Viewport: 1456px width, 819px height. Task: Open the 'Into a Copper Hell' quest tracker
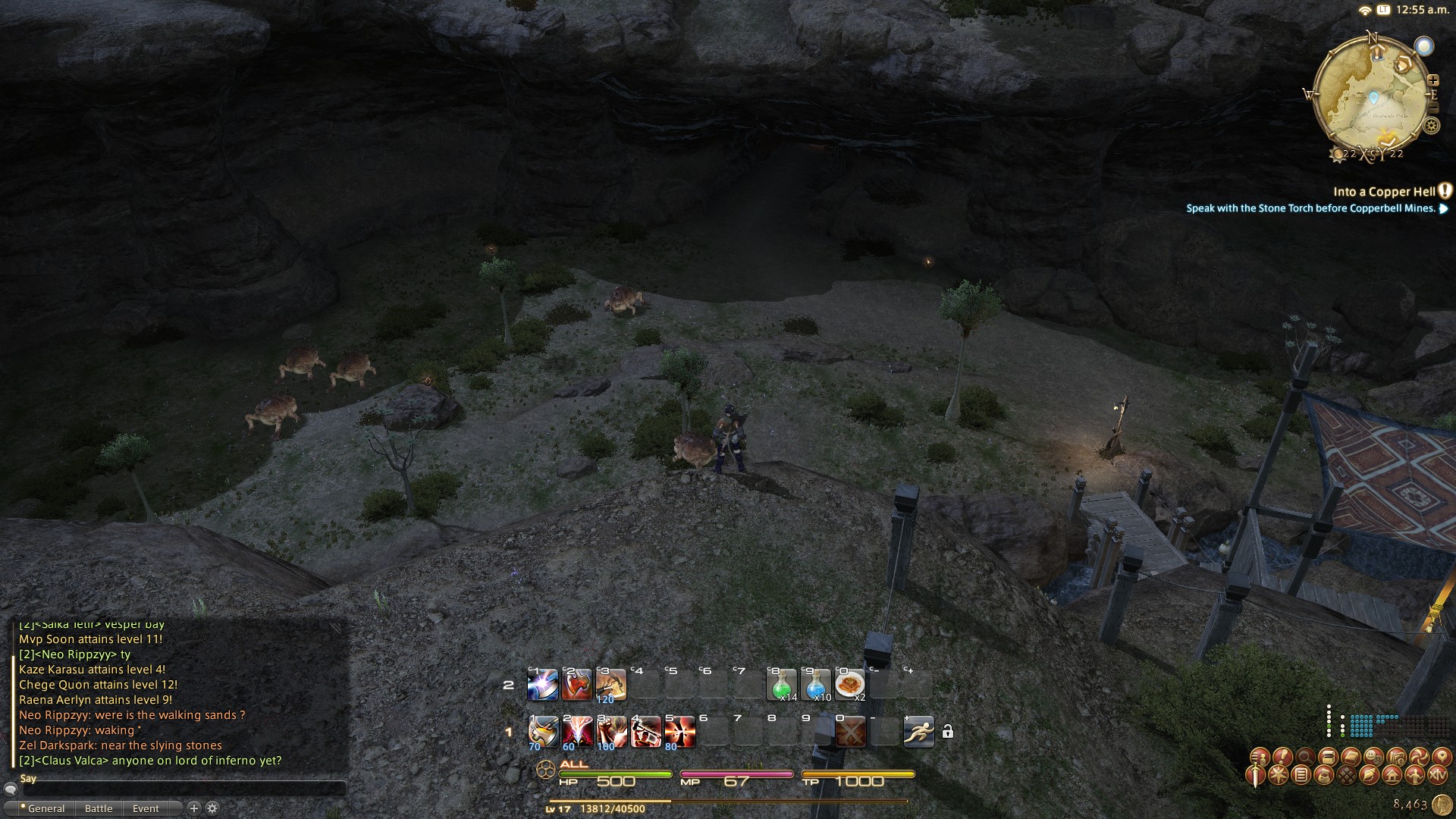[1383, 192]
